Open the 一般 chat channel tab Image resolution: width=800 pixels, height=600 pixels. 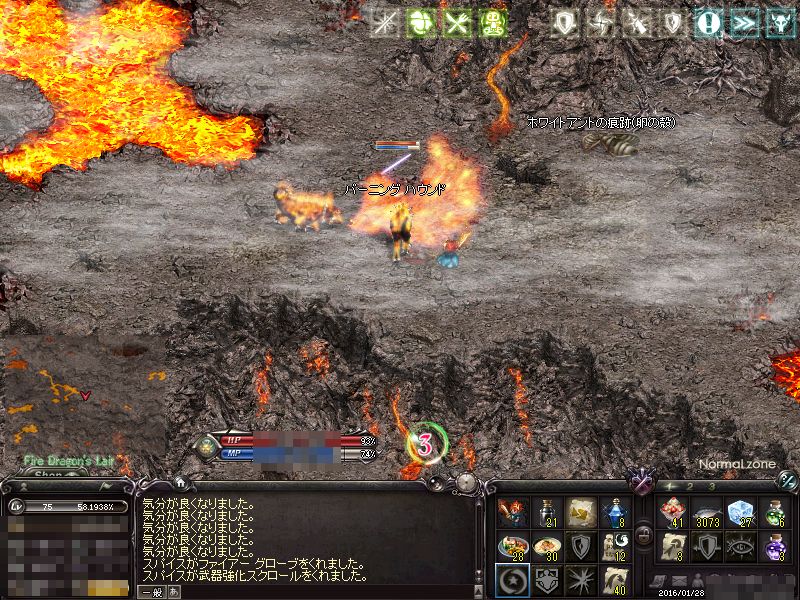point(151,591)
